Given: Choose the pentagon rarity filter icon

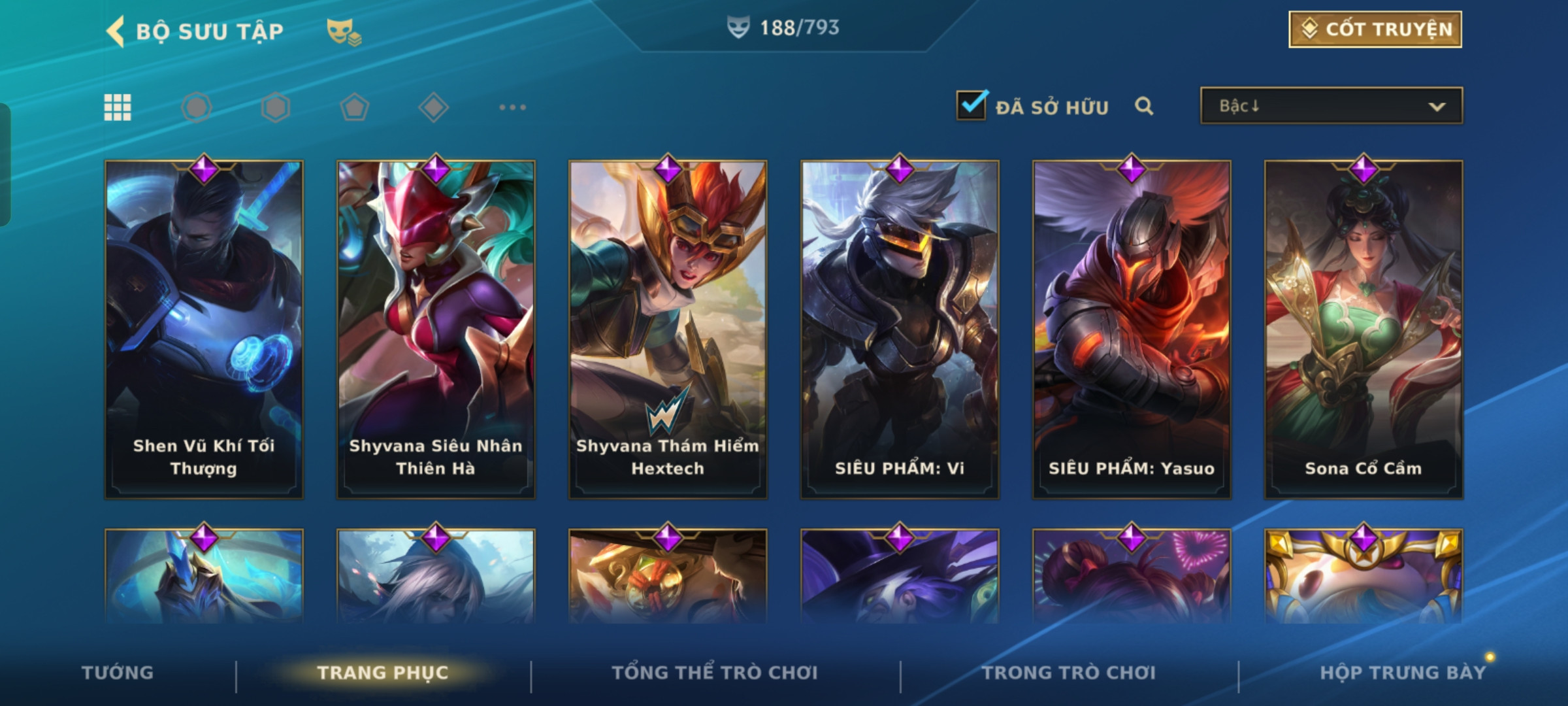Looking at the screenshot, I should 355,107.
